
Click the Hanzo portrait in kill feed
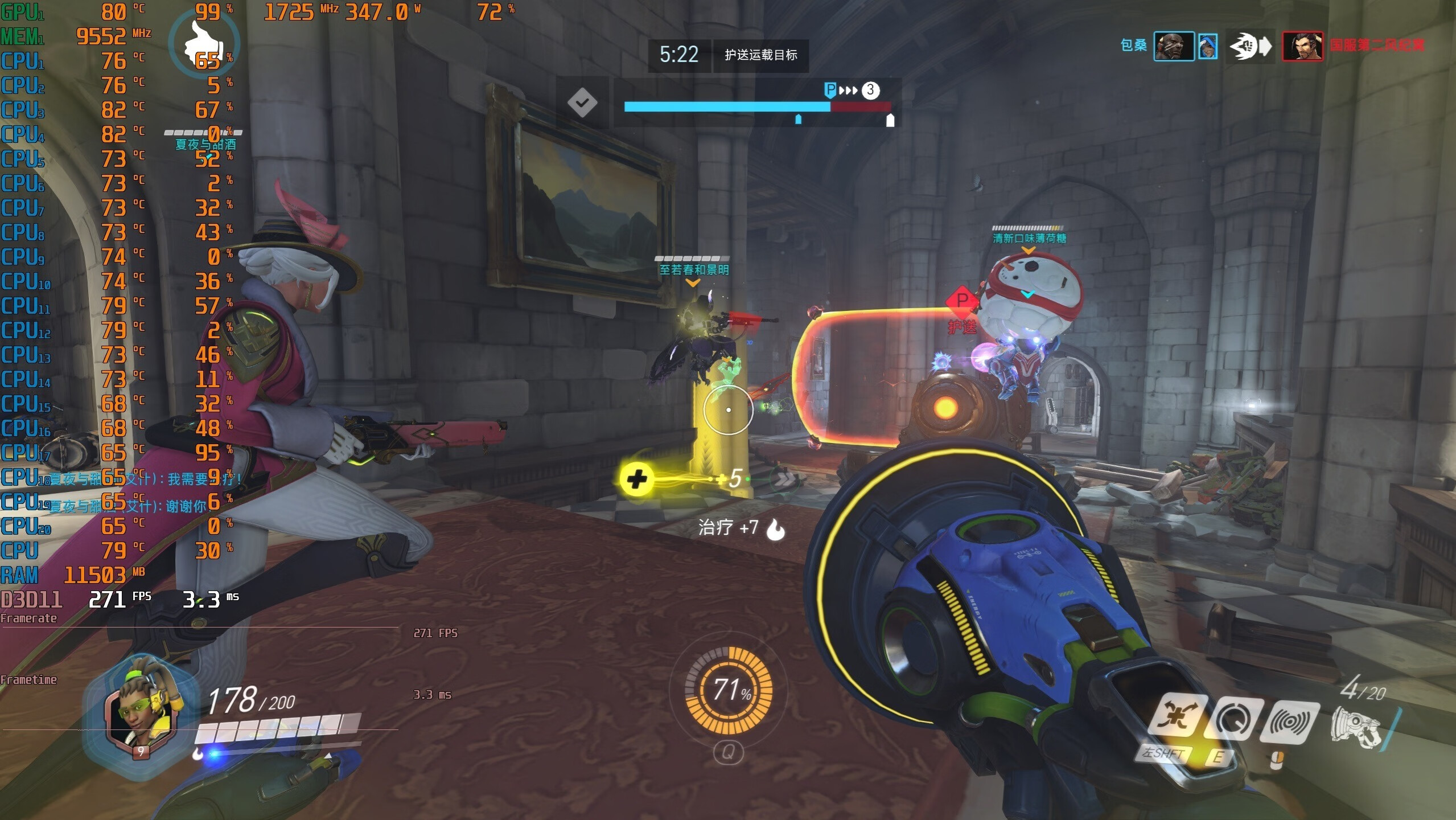click(x=1302, y=46)
